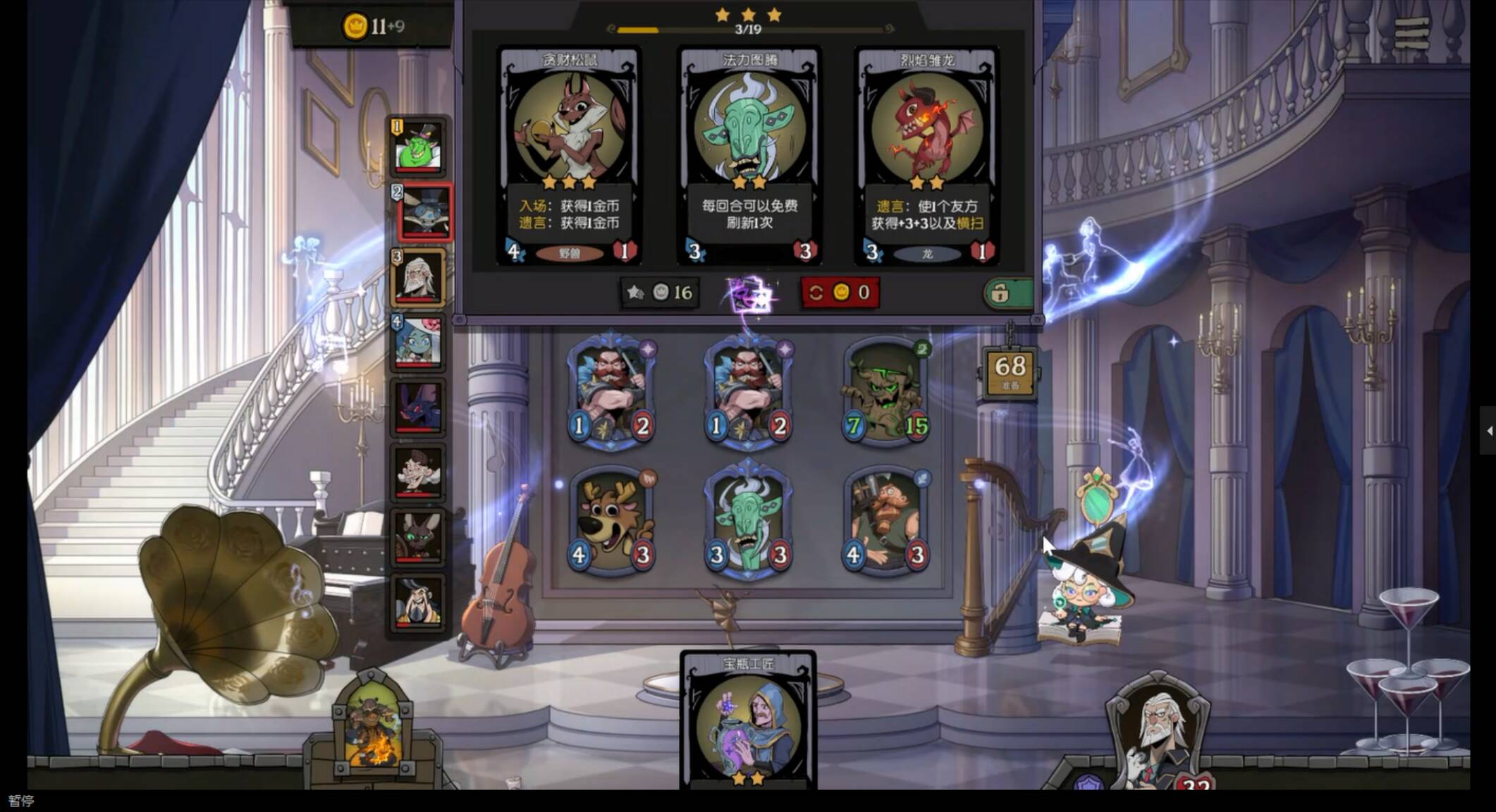This screenshot has height=812, width=1496.
Task: View the blue-skinned girl player portrait
Action: [419, 342]
